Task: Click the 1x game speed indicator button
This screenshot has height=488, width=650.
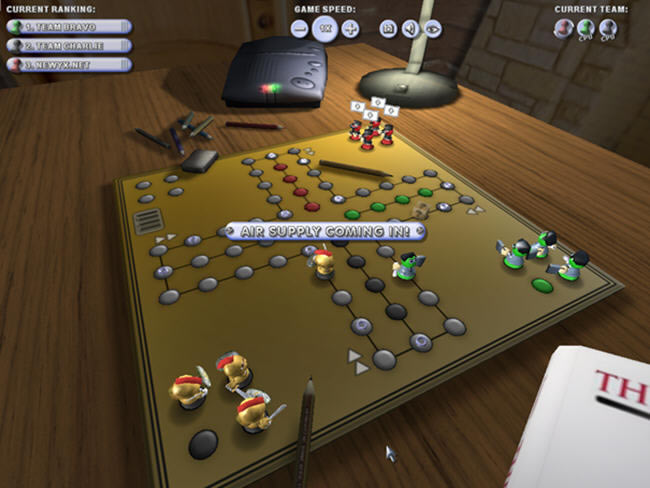Action: pyautogui.click(x=325, y=29)
